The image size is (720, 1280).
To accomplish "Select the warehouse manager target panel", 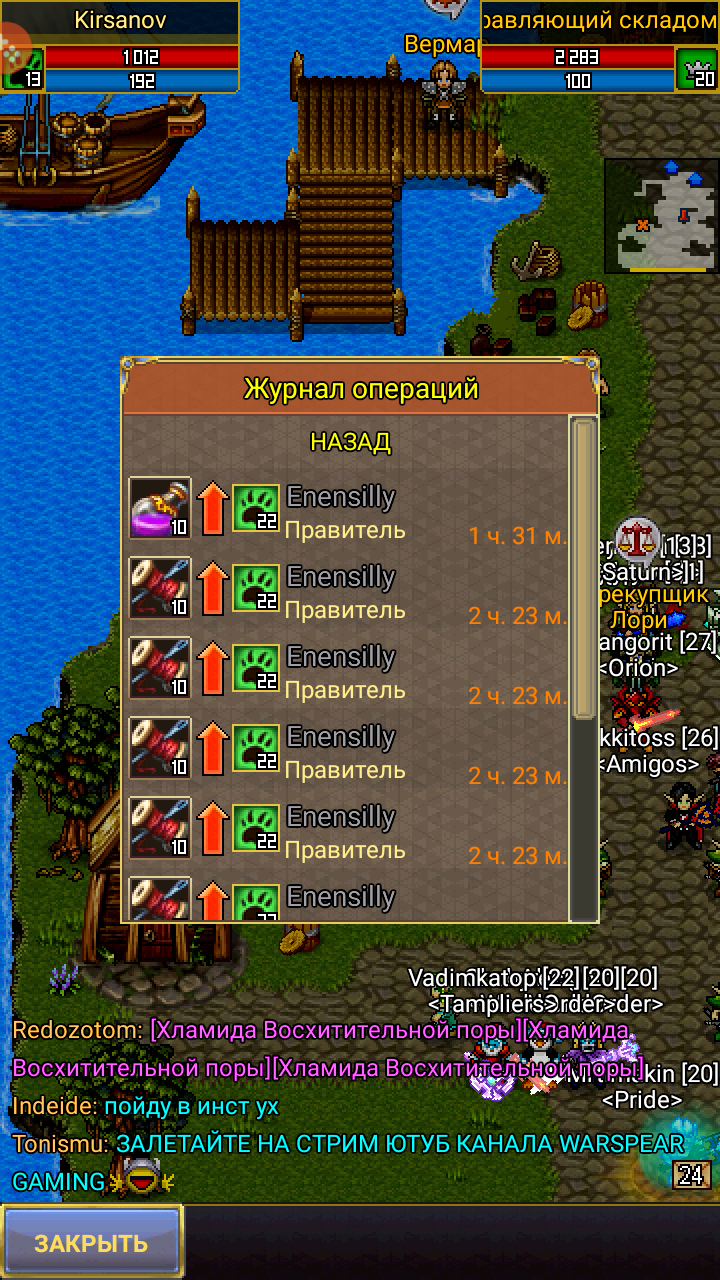I will point(598,48).
